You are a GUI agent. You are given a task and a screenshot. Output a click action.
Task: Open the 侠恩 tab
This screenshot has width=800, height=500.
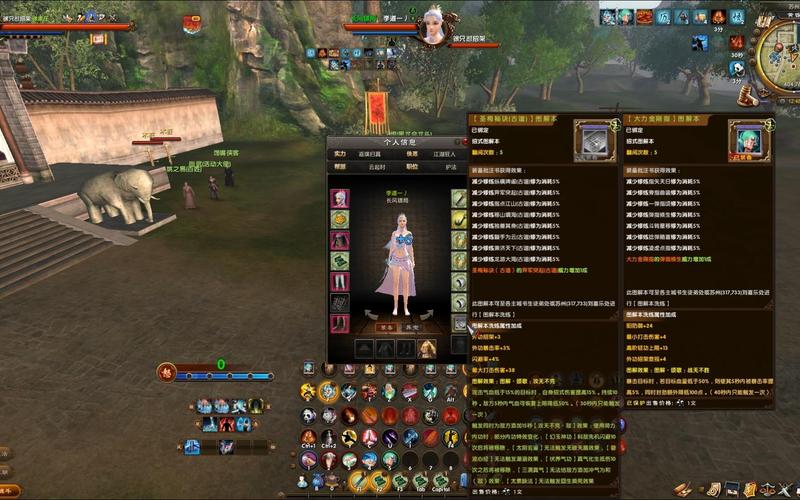412,153
